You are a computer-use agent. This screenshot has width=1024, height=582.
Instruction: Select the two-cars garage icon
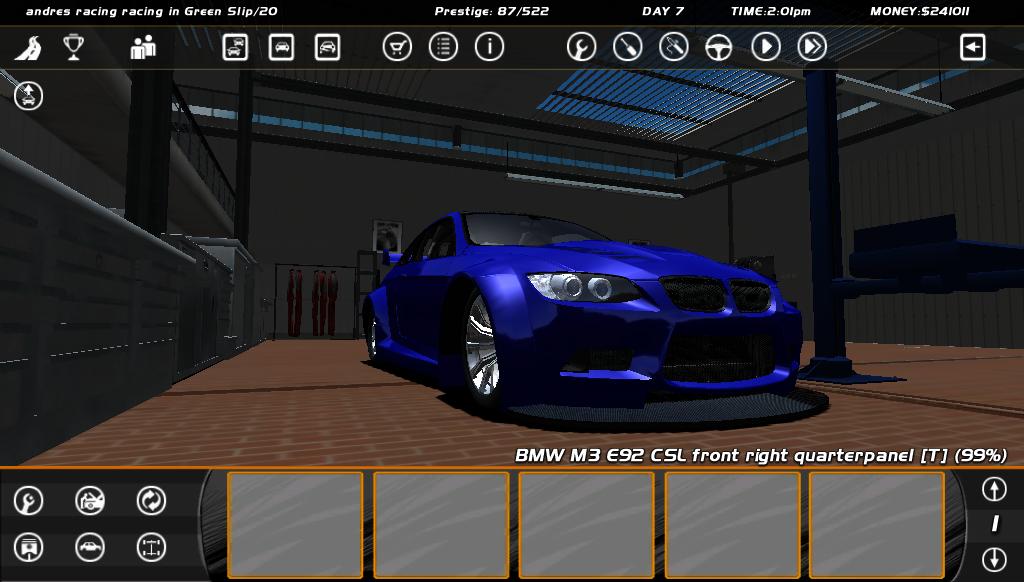(235, 47)
